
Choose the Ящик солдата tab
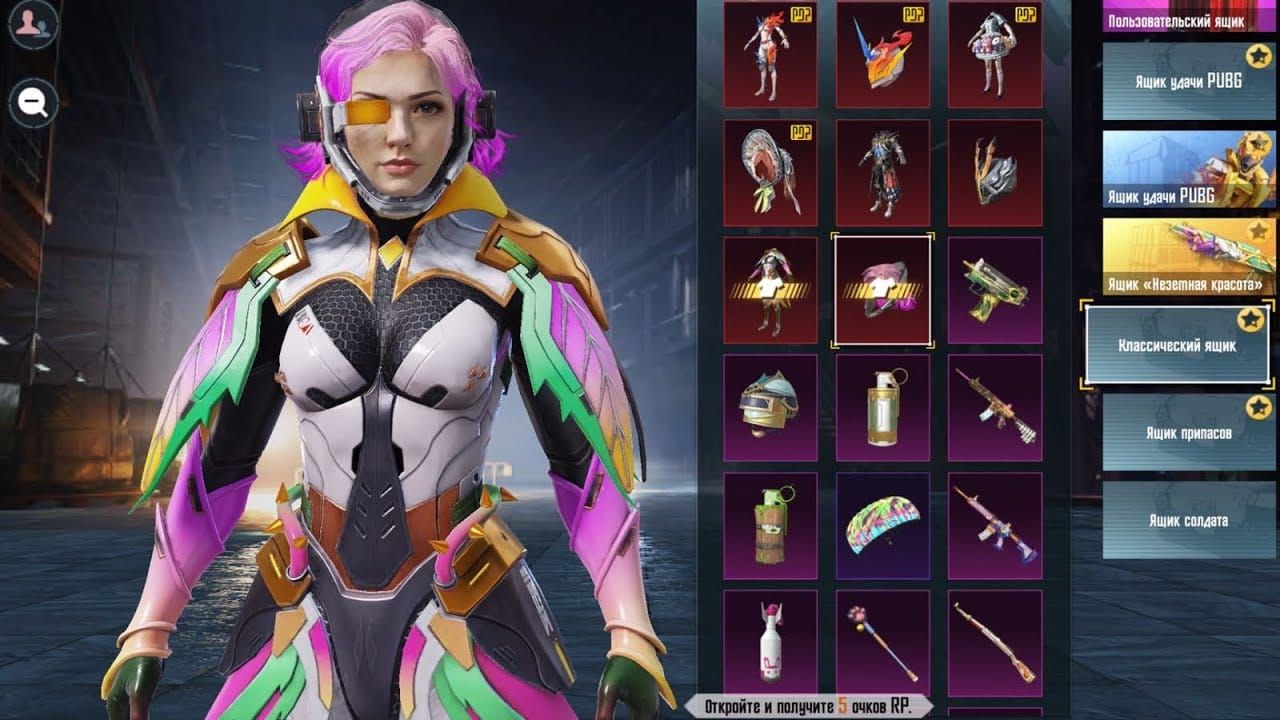click(x=1188, y=520)
